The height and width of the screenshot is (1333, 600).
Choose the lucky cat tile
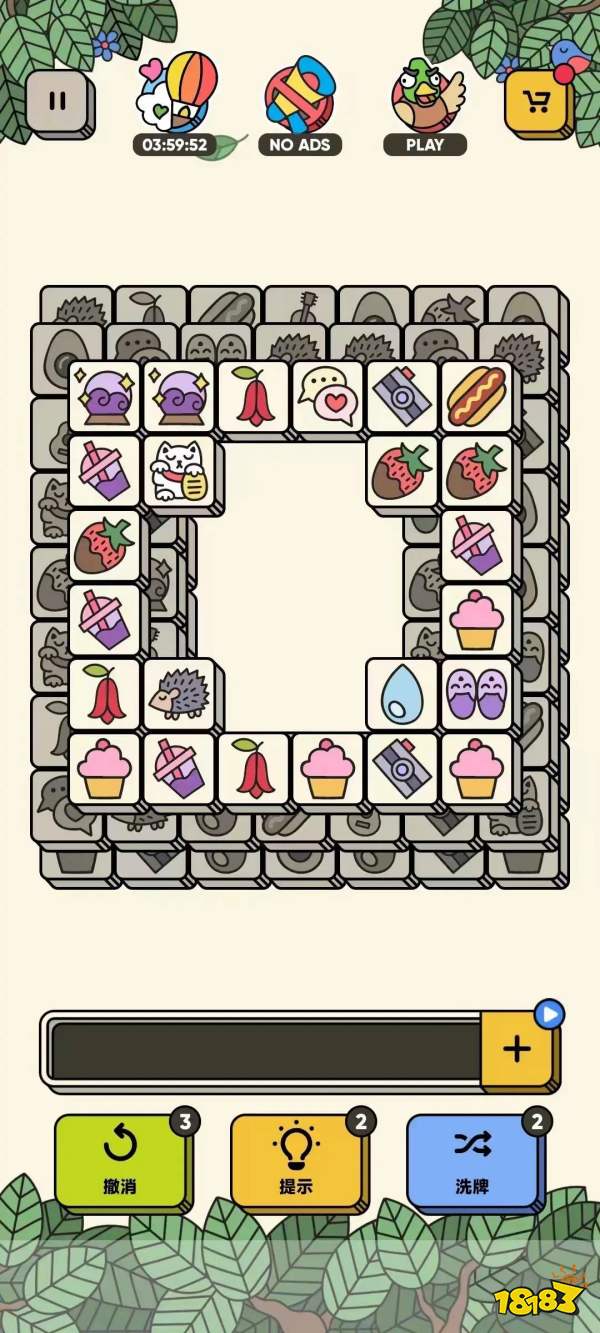coord(179,471)
